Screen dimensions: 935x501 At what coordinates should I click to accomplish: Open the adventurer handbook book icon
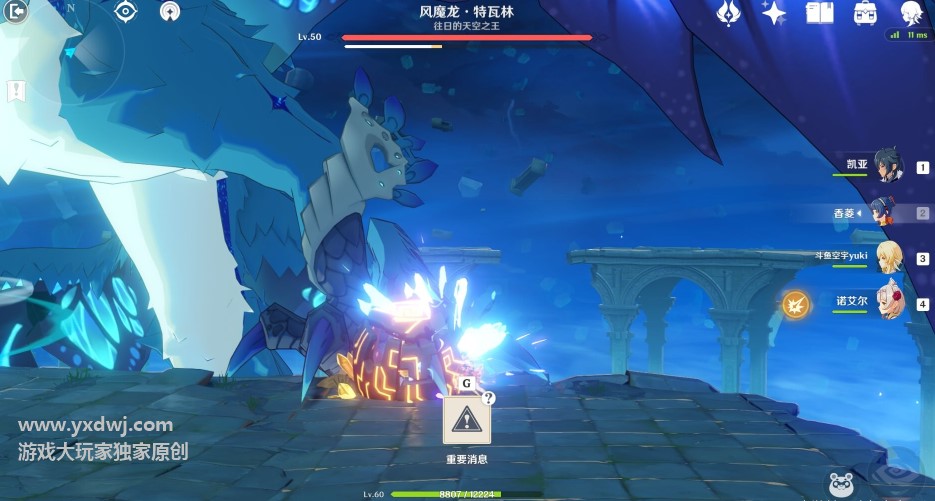(820, 12)
